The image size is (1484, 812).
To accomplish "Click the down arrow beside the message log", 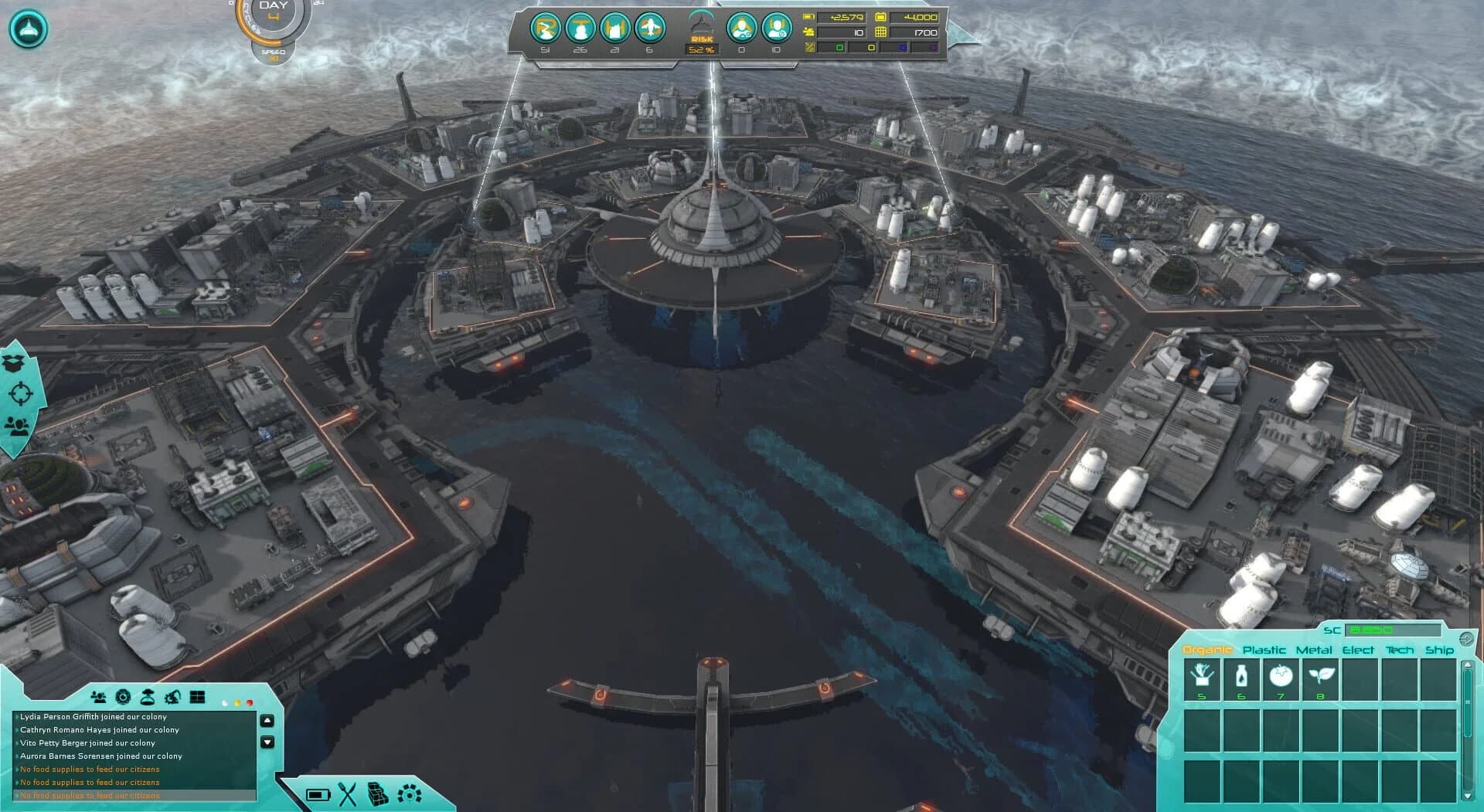I will coord(267,742).
